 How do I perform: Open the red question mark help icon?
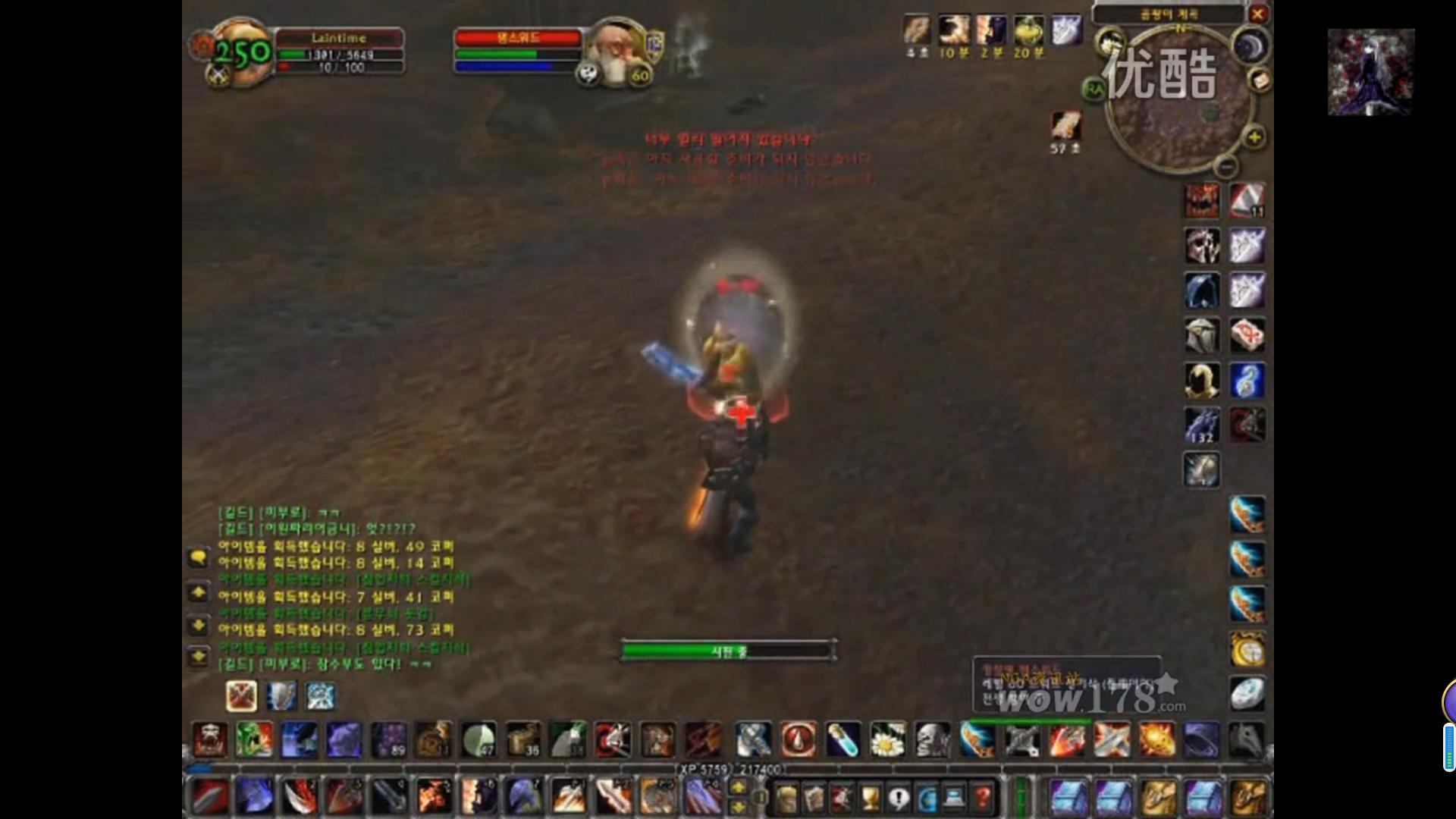pyautogui.click(x=984, y=797)
